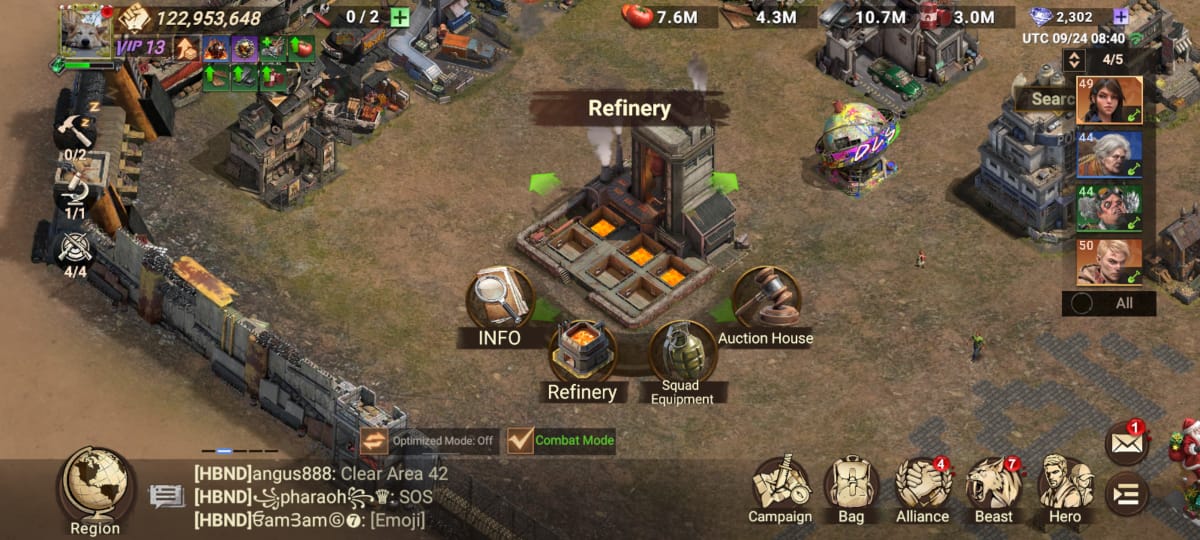Open VIP 13 benefits
This screenshot has height=540, width=1200.
click(141, 47)
